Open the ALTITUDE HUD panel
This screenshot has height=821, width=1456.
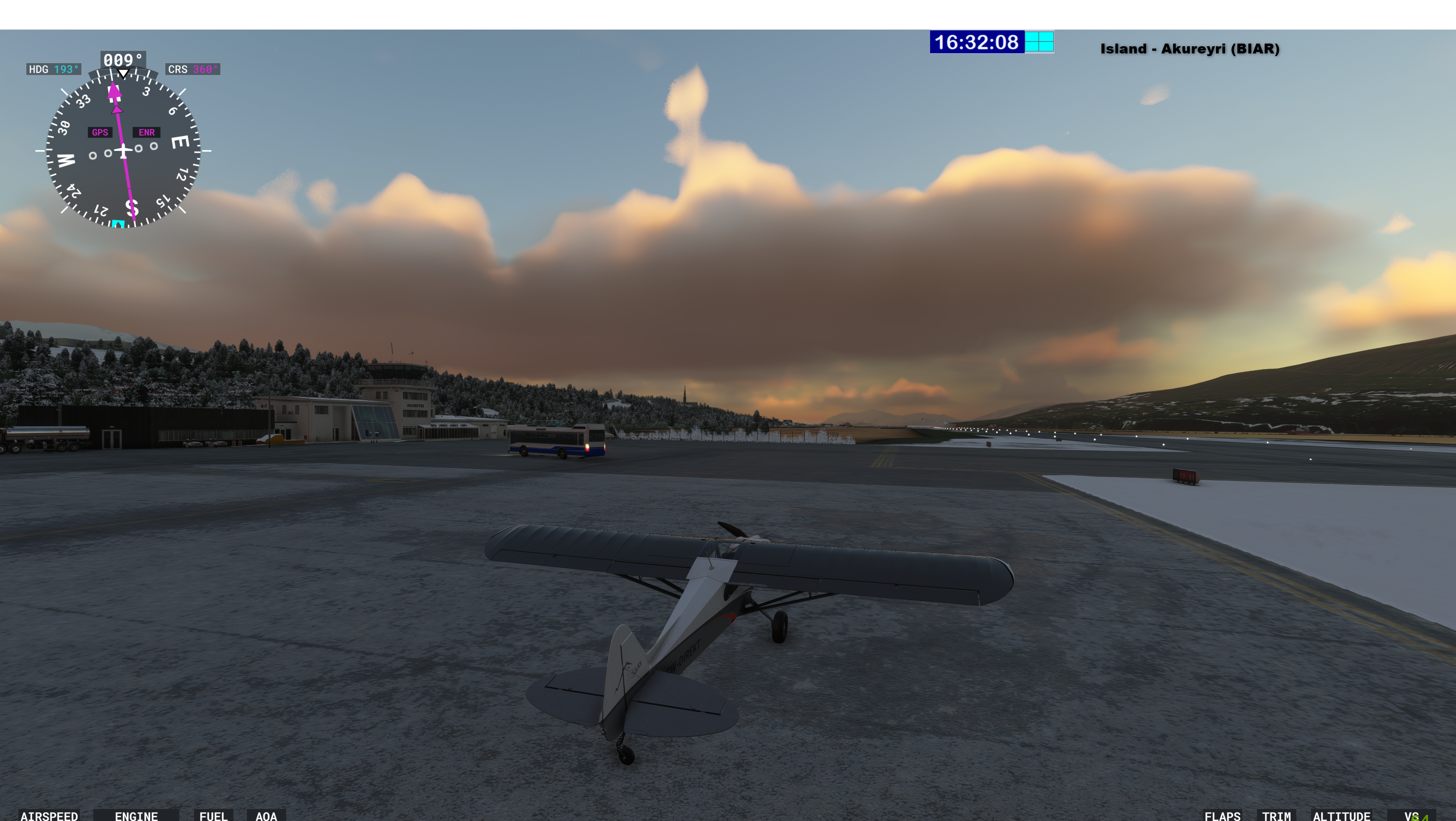pos(1341,815)
